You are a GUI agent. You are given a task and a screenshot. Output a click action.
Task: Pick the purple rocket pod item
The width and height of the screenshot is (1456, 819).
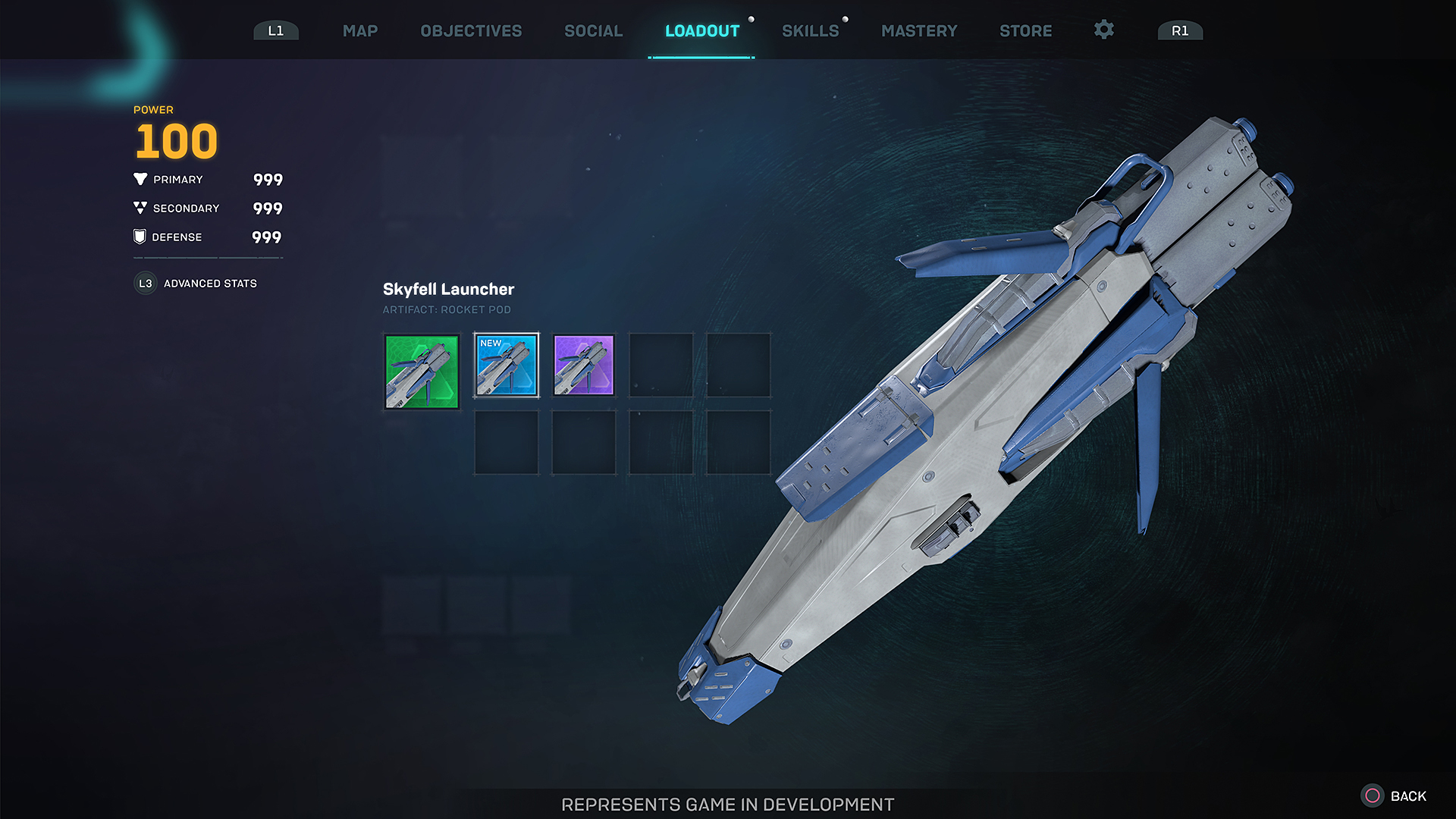coord(584,366)
